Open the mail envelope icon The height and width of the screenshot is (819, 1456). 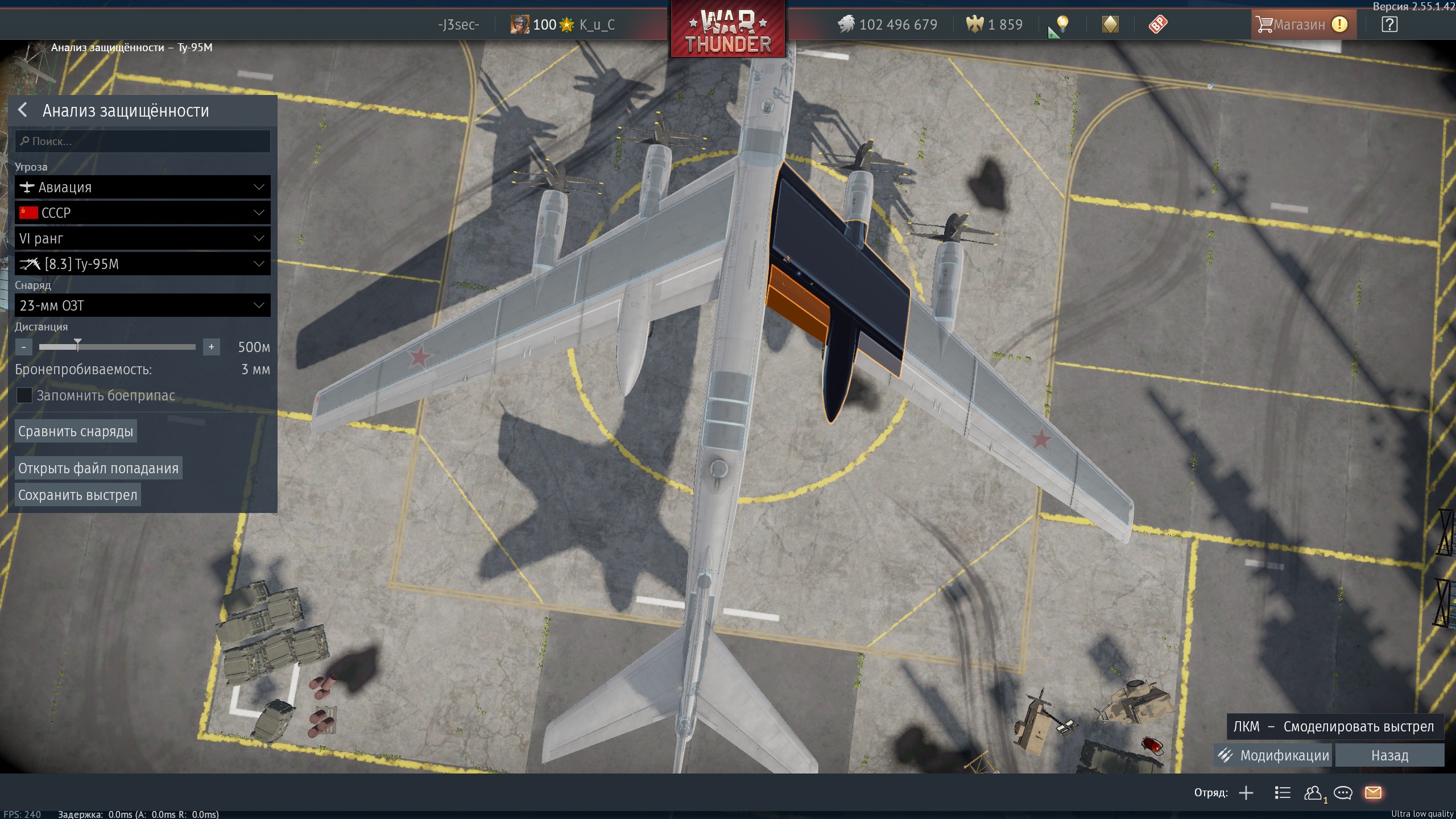(1373, 793)
